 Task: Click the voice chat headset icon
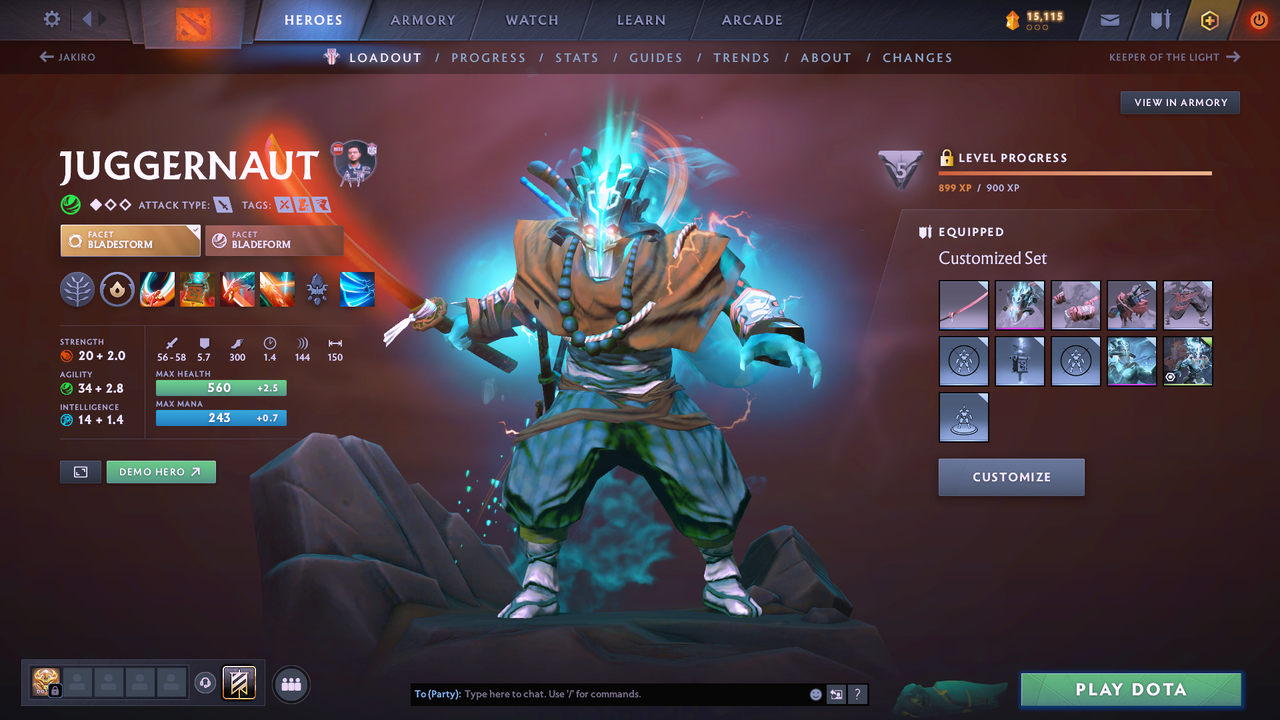coord(208,683)
